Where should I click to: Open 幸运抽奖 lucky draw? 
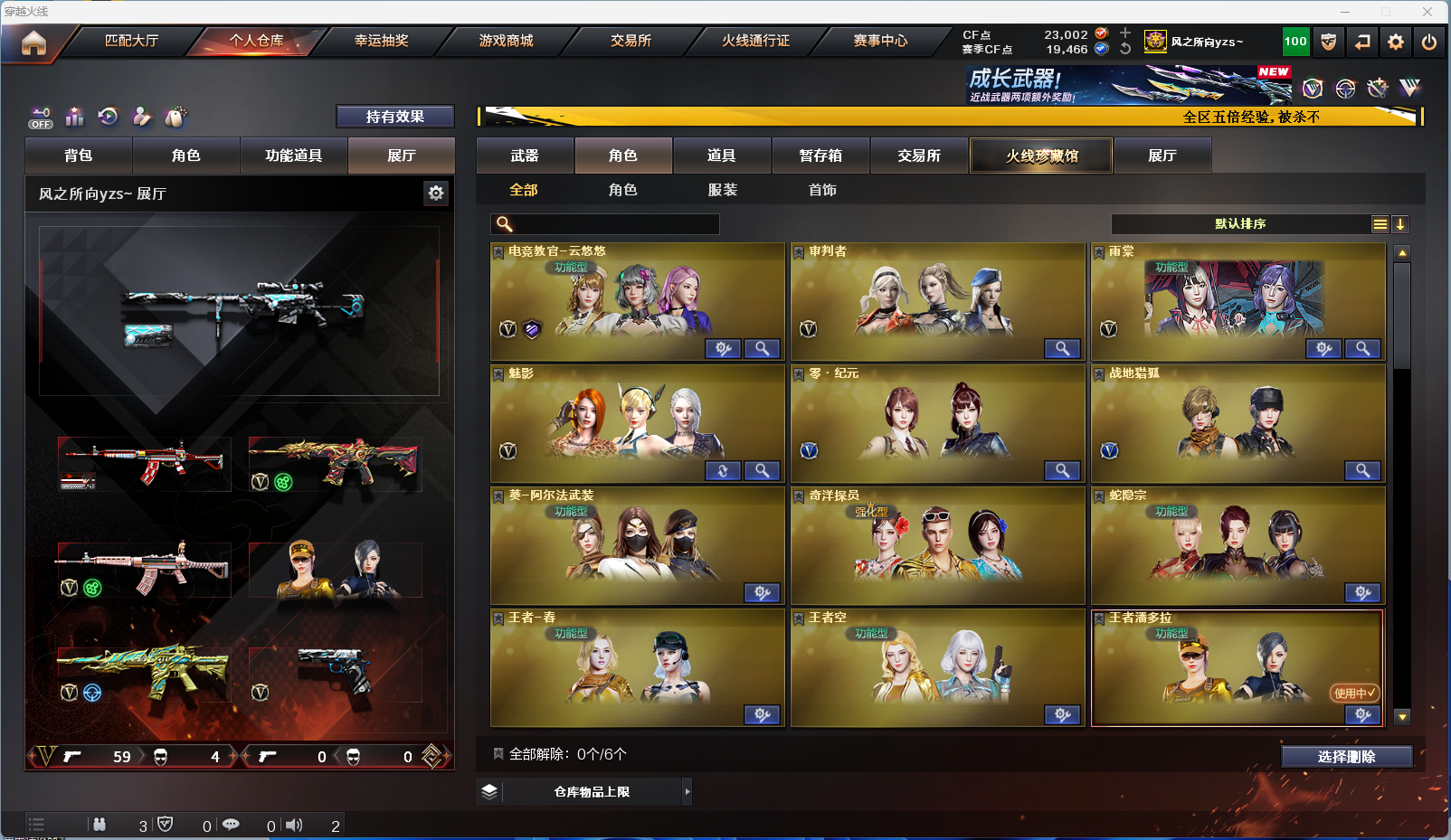point(381,41)
